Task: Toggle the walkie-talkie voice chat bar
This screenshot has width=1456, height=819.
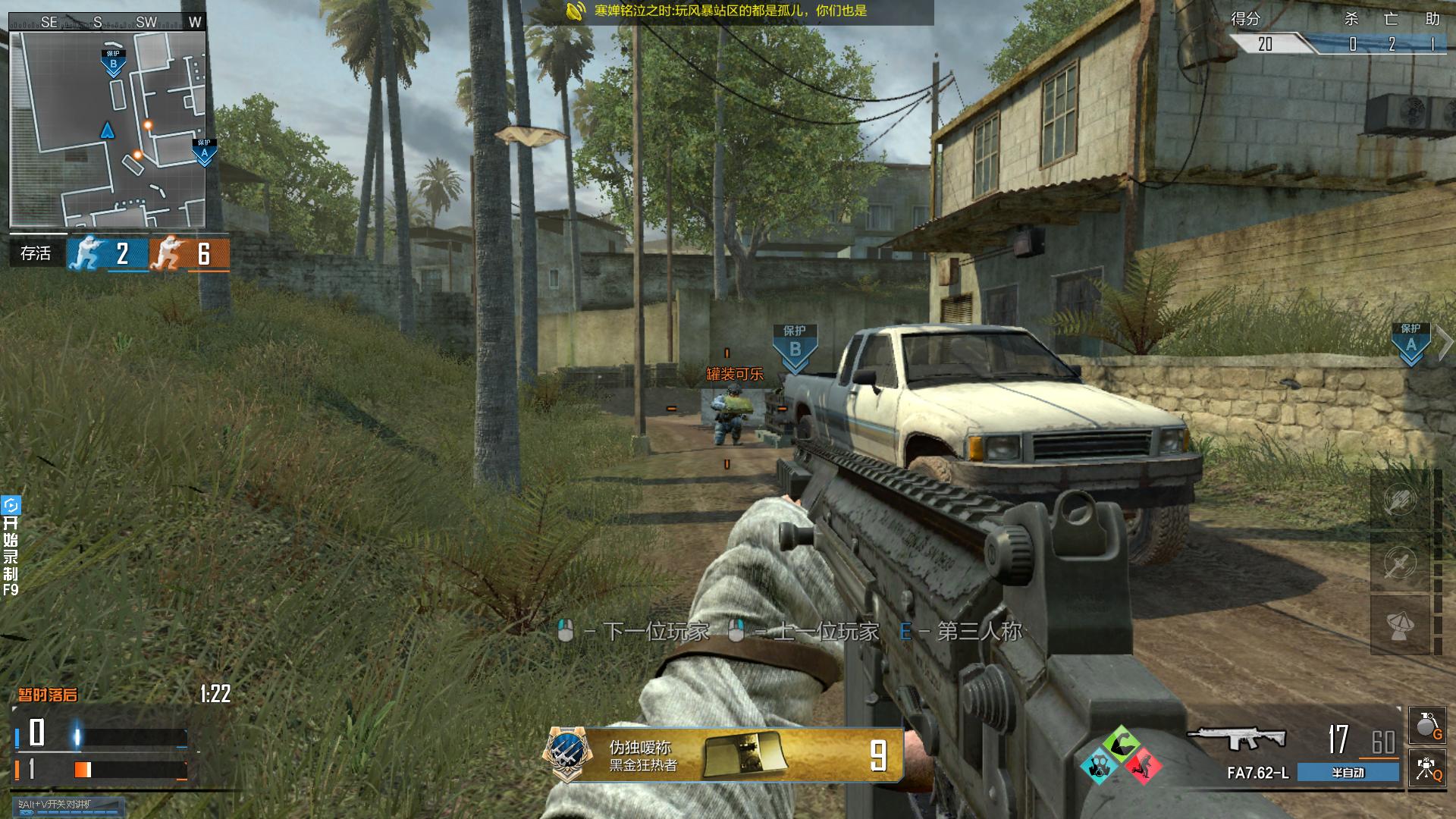Action: 68,805
